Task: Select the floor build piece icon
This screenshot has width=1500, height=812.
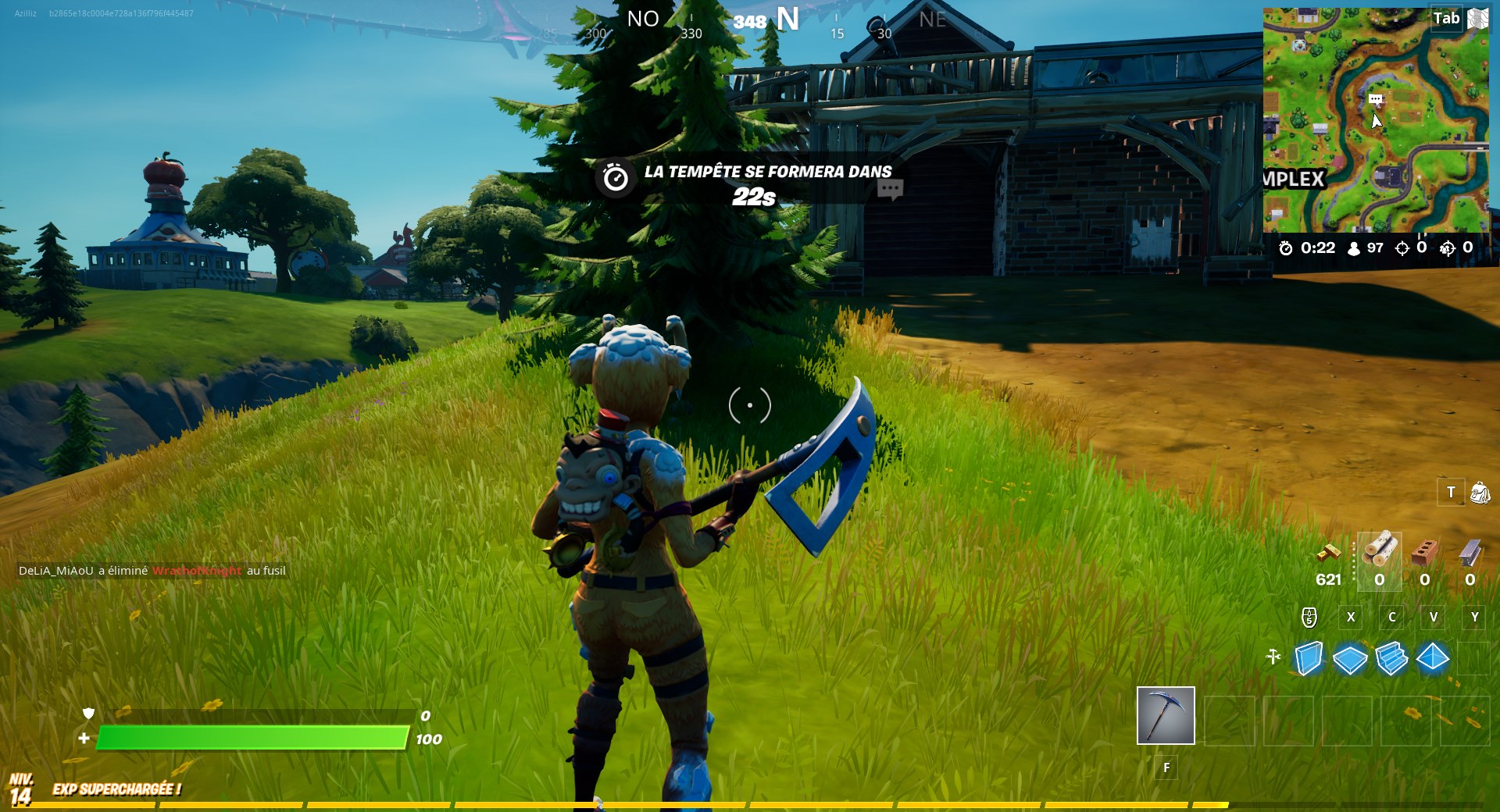Action: click(1349, 660)
